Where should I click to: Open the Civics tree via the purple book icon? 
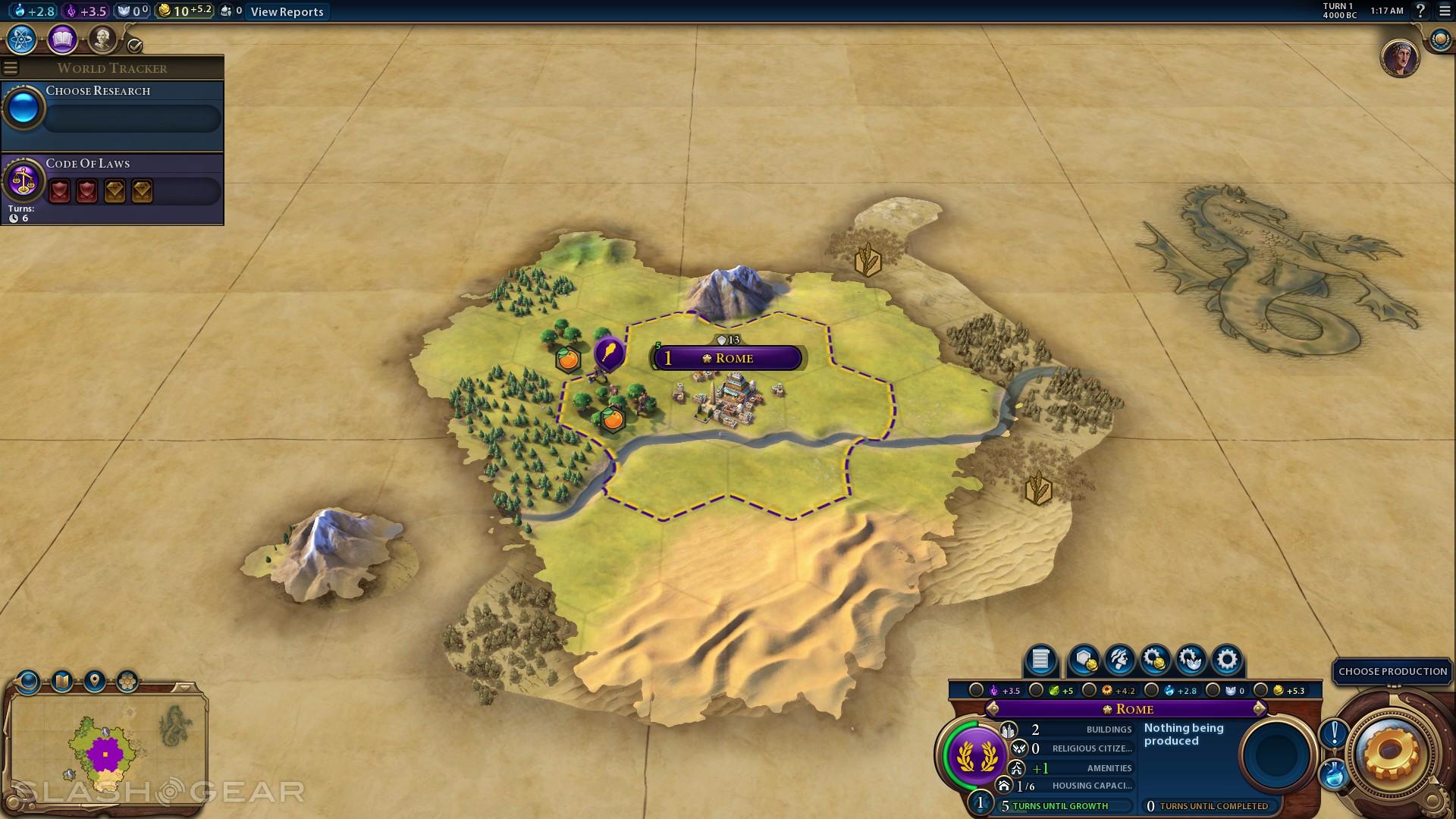pyautogui.click(x=62, y=39)
